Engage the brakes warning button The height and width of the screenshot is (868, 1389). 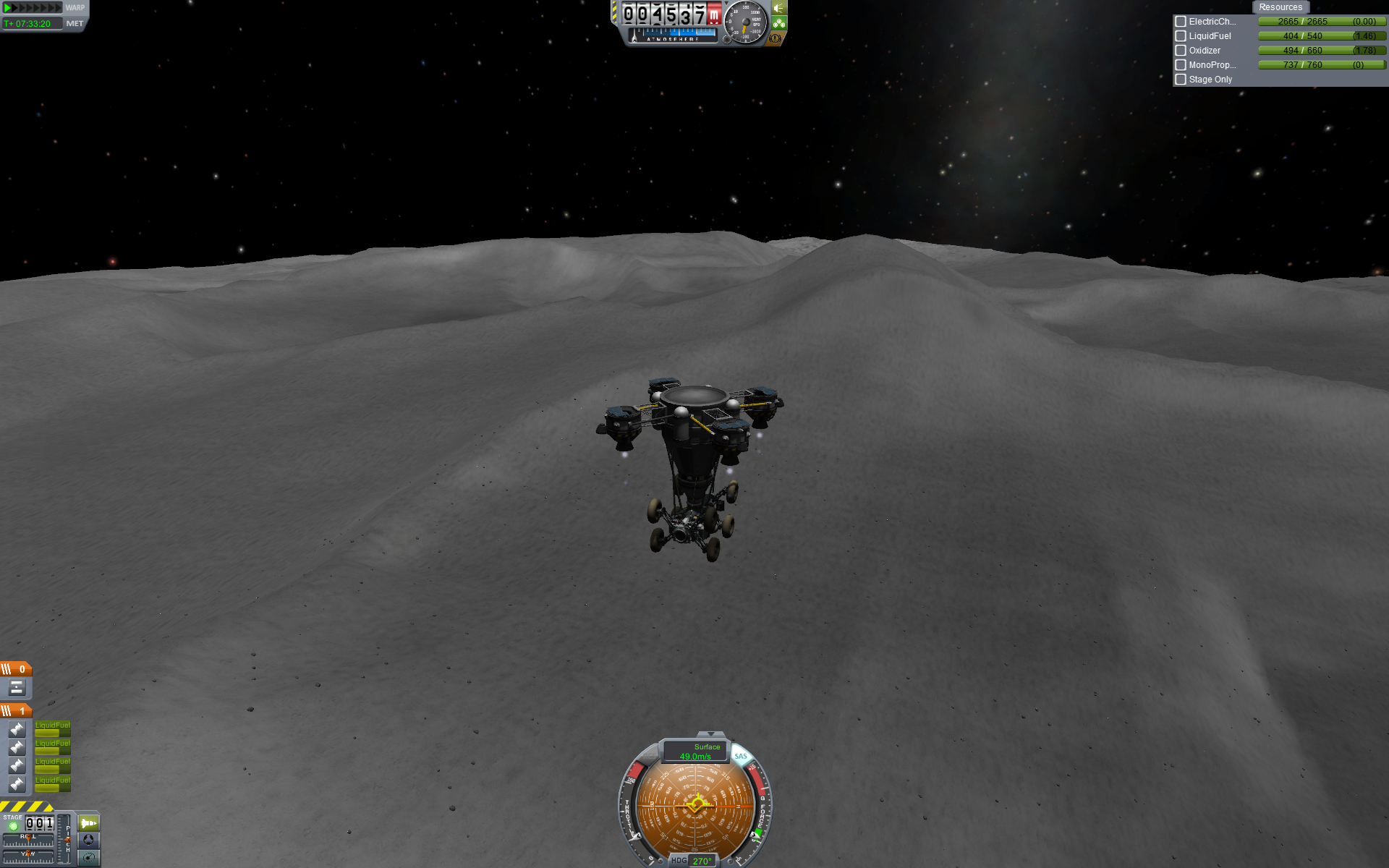(x=776, y=38)
